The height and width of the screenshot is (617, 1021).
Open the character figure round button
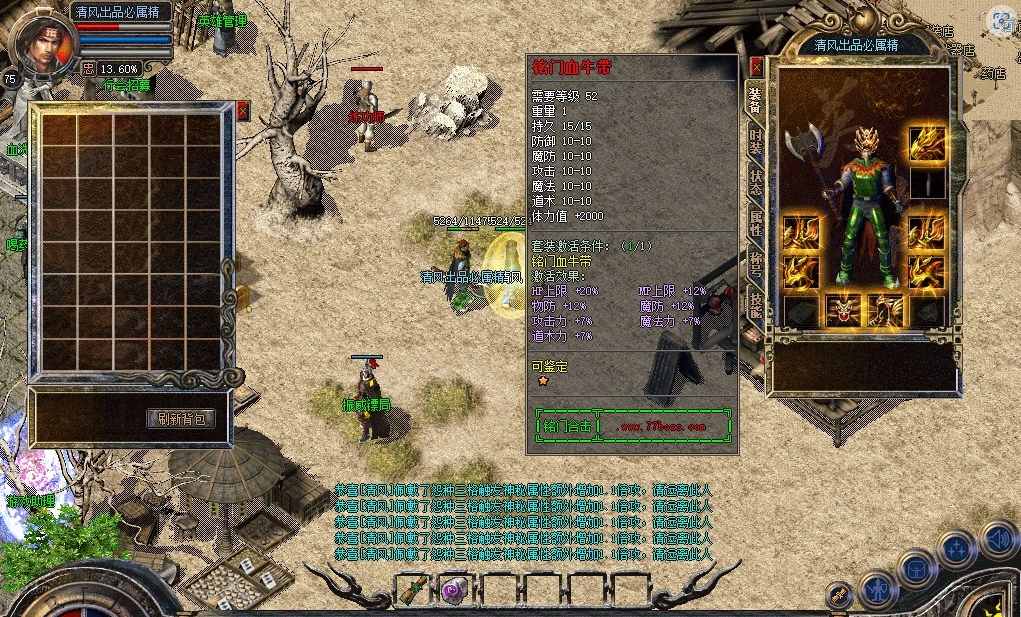pos(878,588)
